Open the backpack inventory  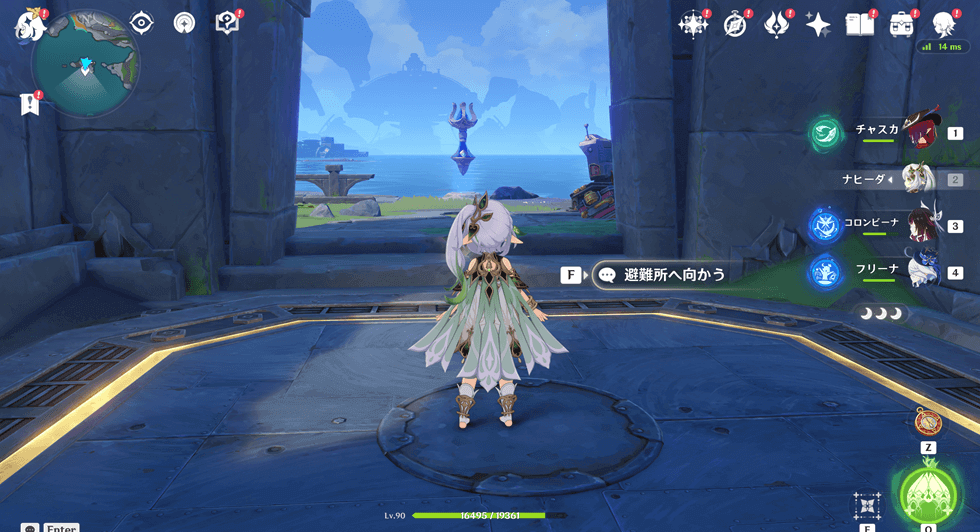coord(902,25)
